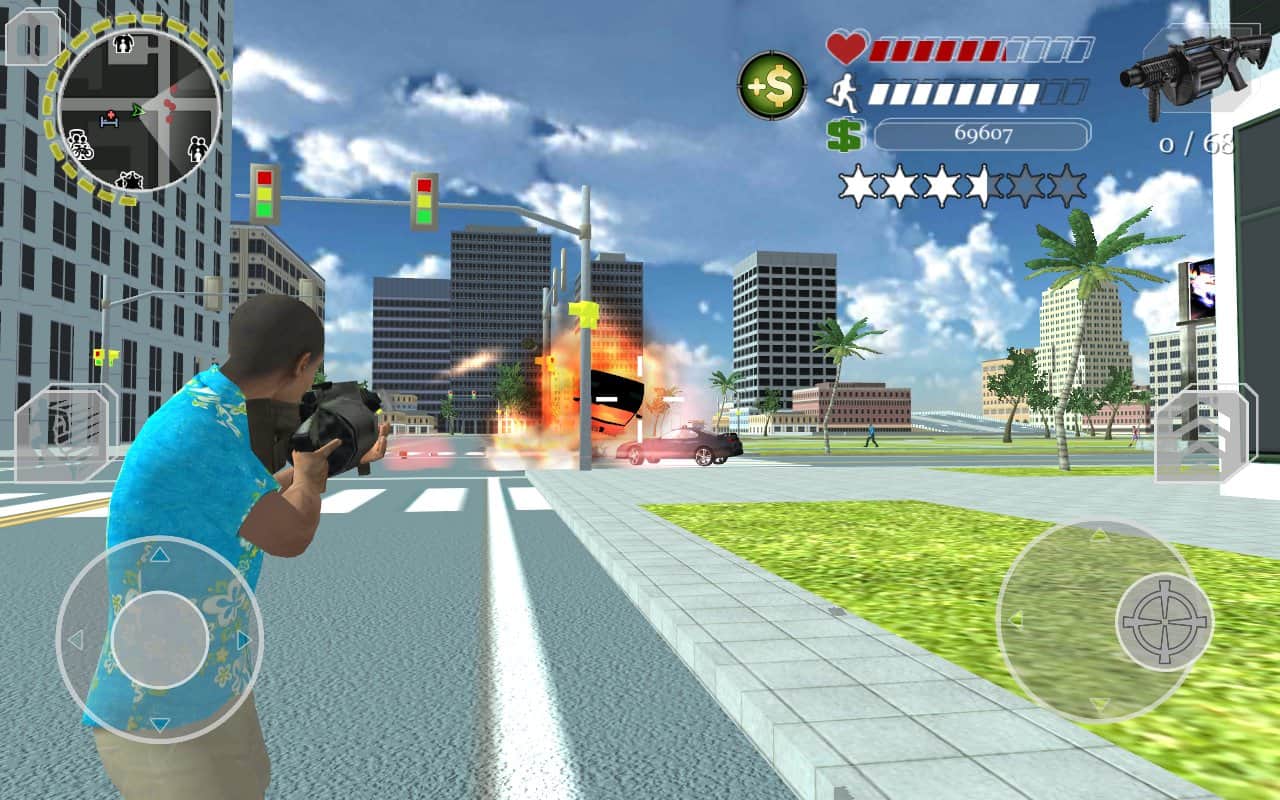Fire using the crosshair button
Image resolution: width=1280 pixels, height=800 pixels.
click(x=1164, y=621)
